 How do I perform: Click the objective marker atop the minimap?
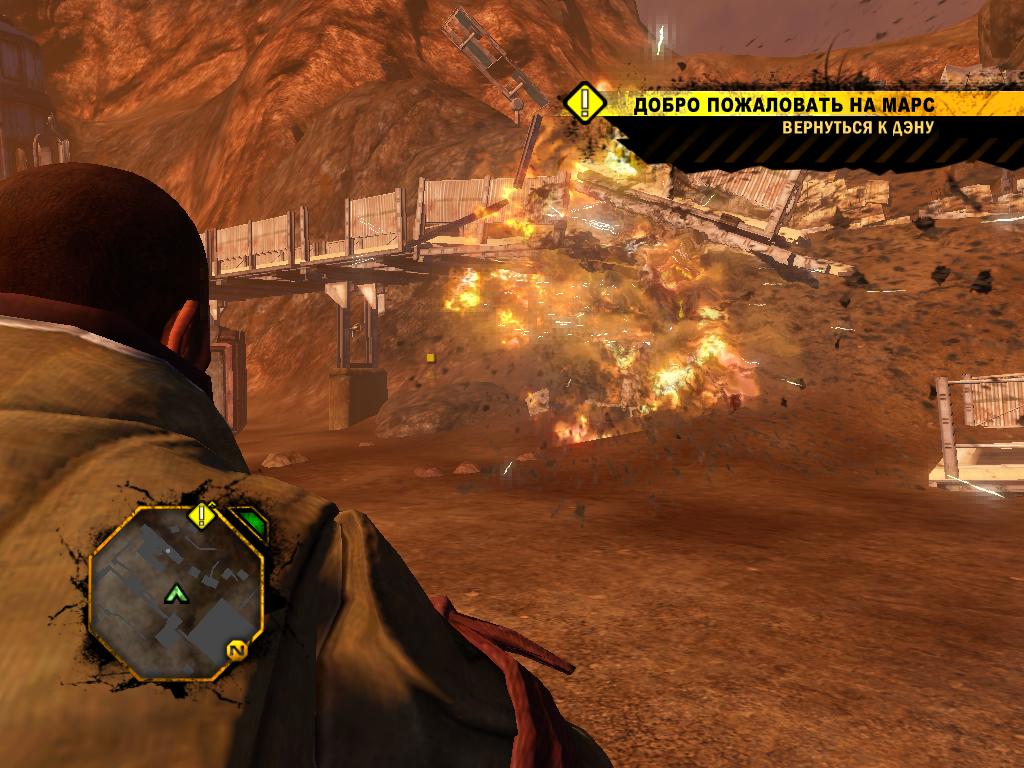coord(202,516)
